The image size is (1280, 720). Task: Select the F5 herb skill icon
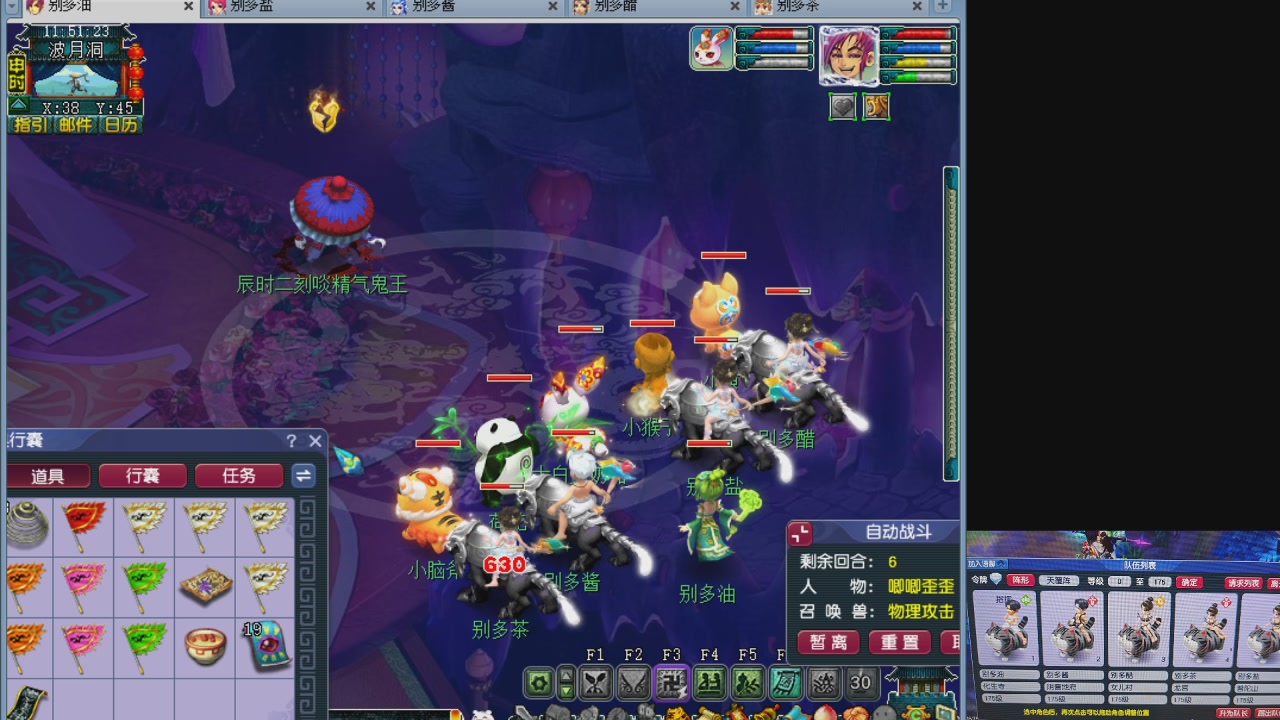748,682
